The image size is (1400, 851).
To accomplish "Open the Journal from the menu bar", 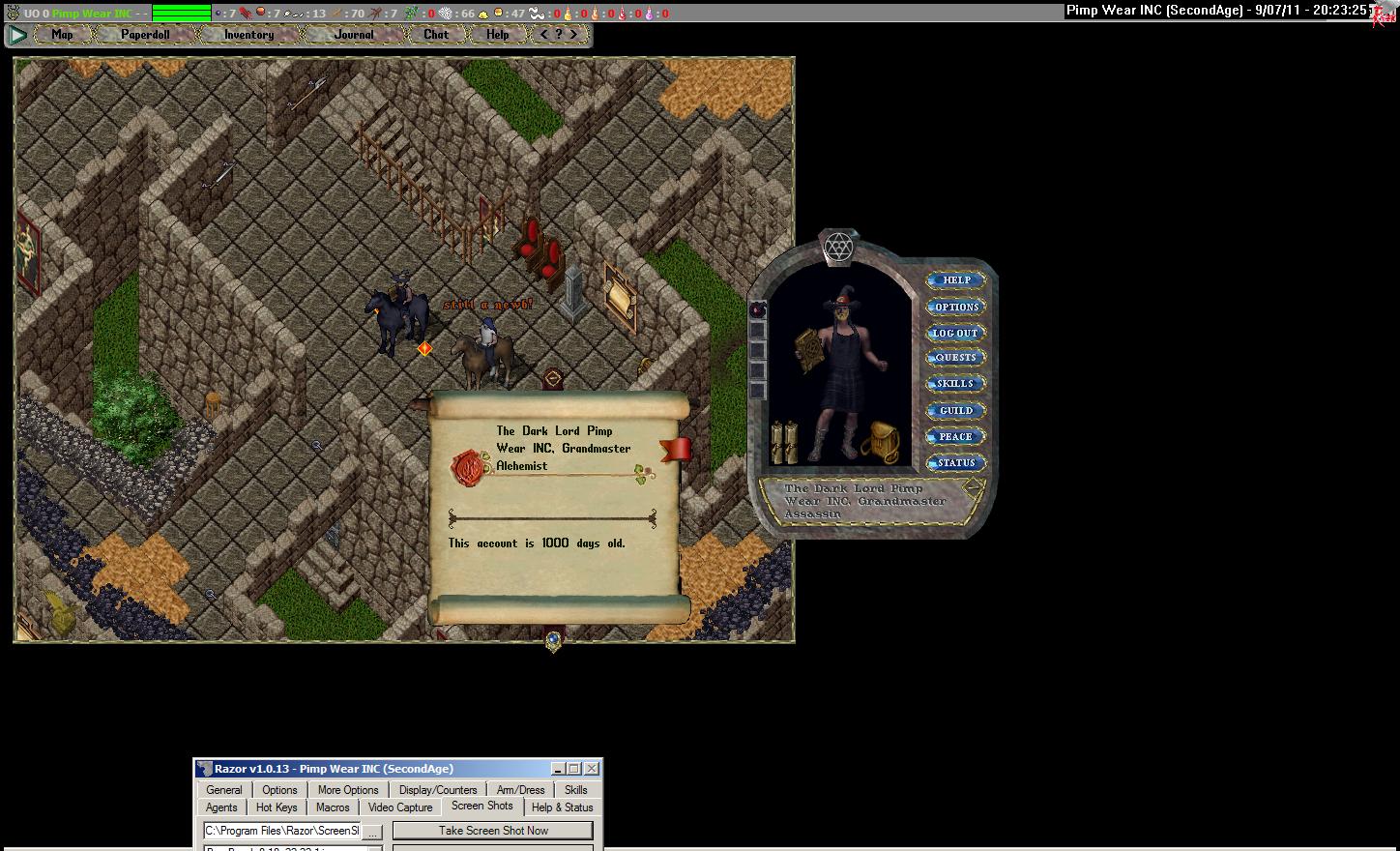I will [x=354, y=35].
